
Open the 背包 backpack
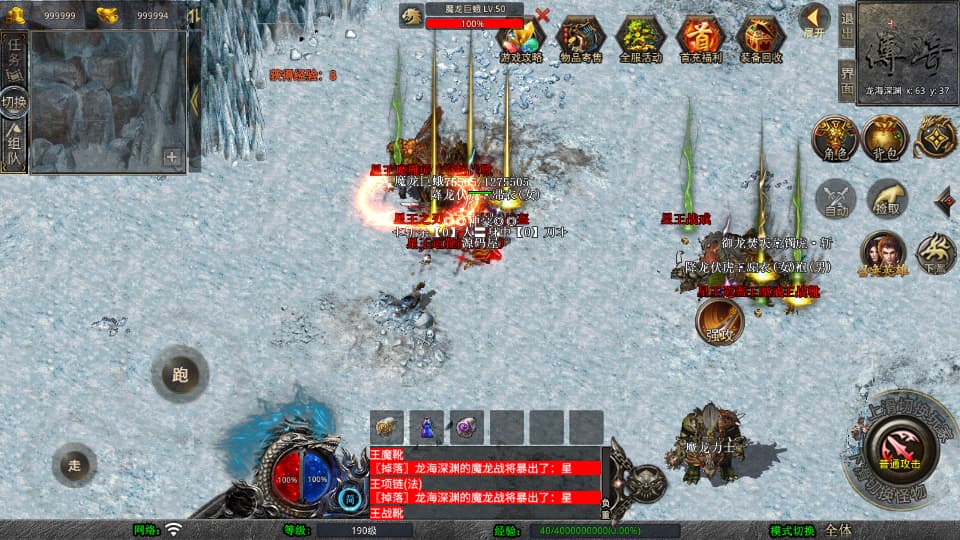pos(885,138)
